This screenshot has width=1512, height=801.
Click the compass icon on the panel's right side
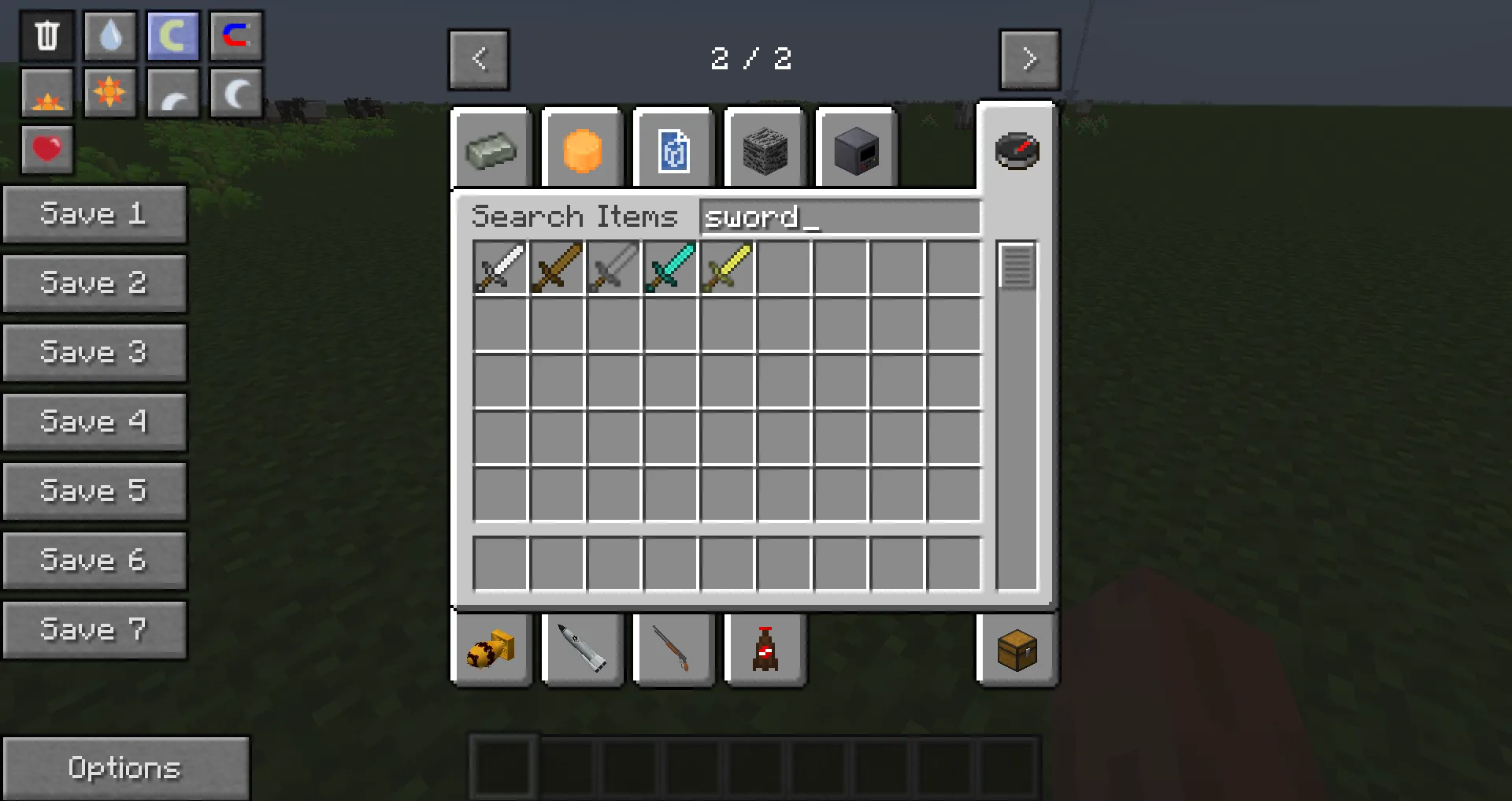tap(1018, 151)
